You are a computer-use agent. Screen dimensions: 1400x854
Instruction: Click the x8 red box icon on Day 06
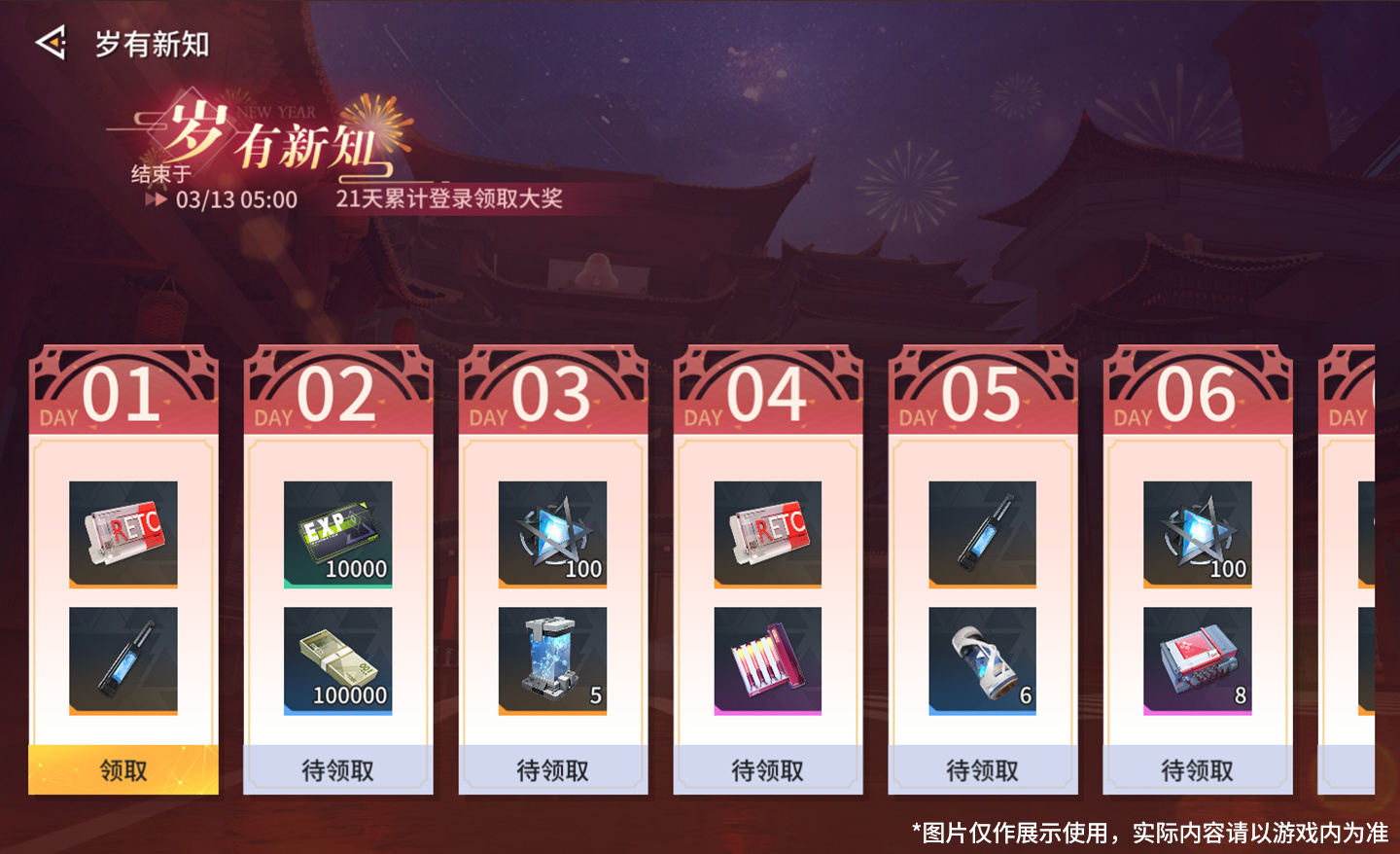click(1197, 659)
